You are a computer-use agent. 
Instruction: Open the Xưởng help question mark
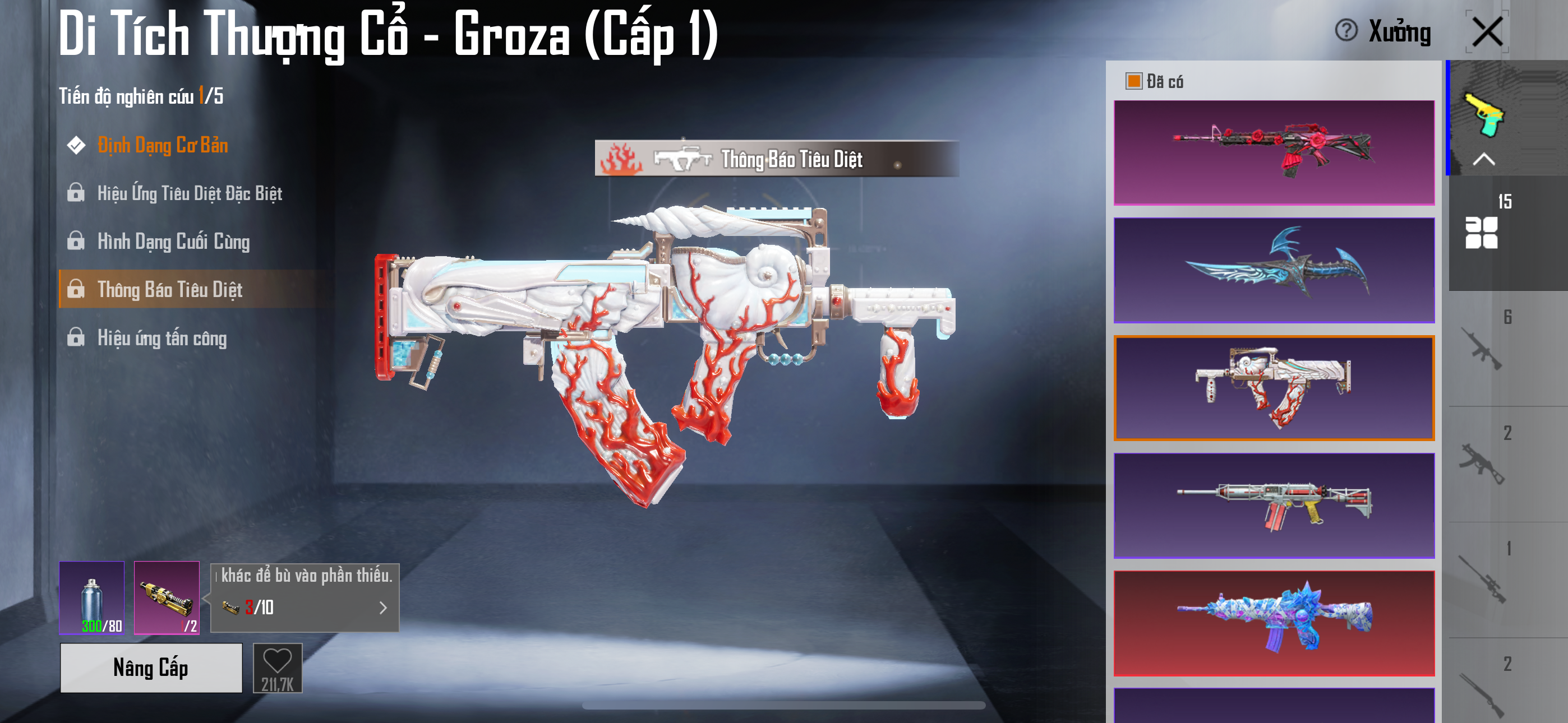(1346, 30)
